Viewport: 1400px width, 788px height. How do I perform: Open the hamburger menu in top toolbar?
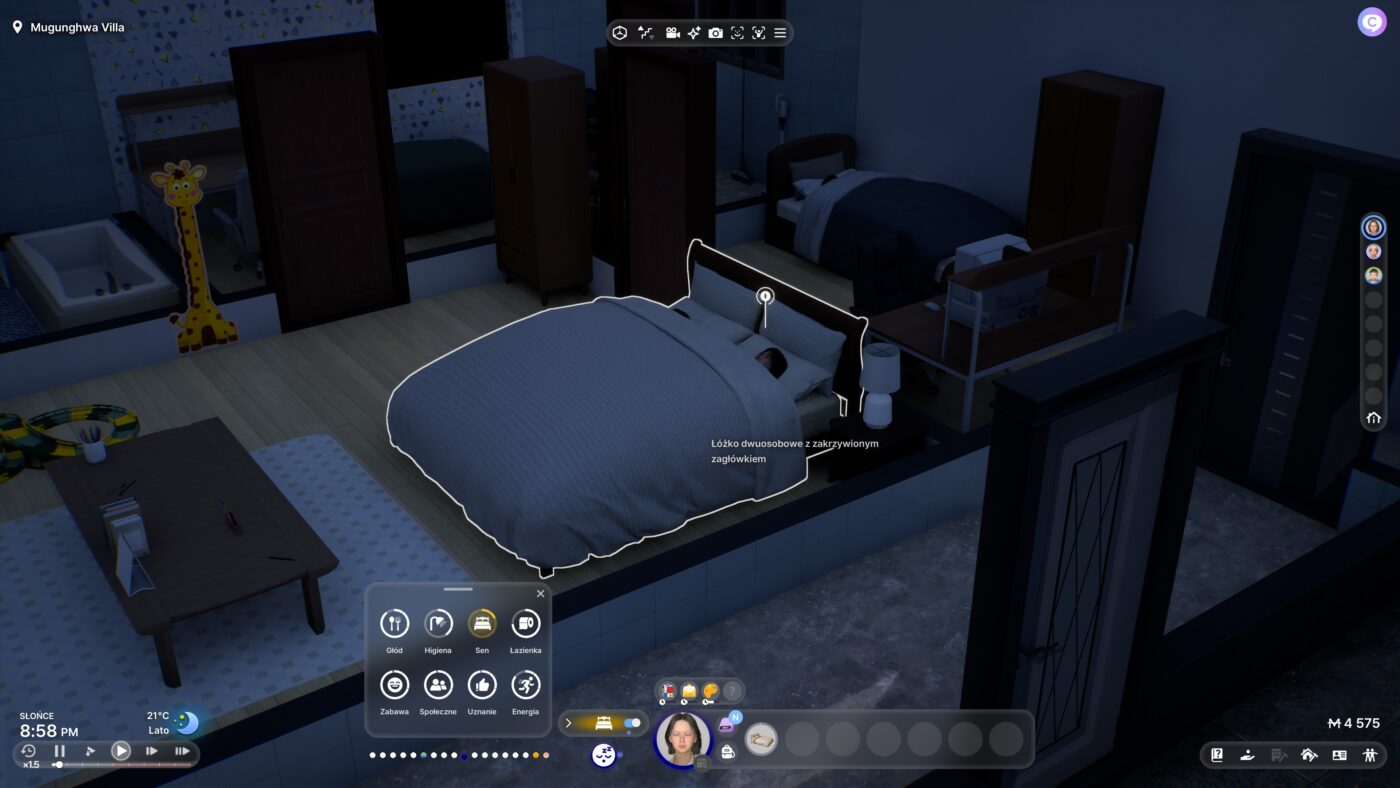pos(780,33)
